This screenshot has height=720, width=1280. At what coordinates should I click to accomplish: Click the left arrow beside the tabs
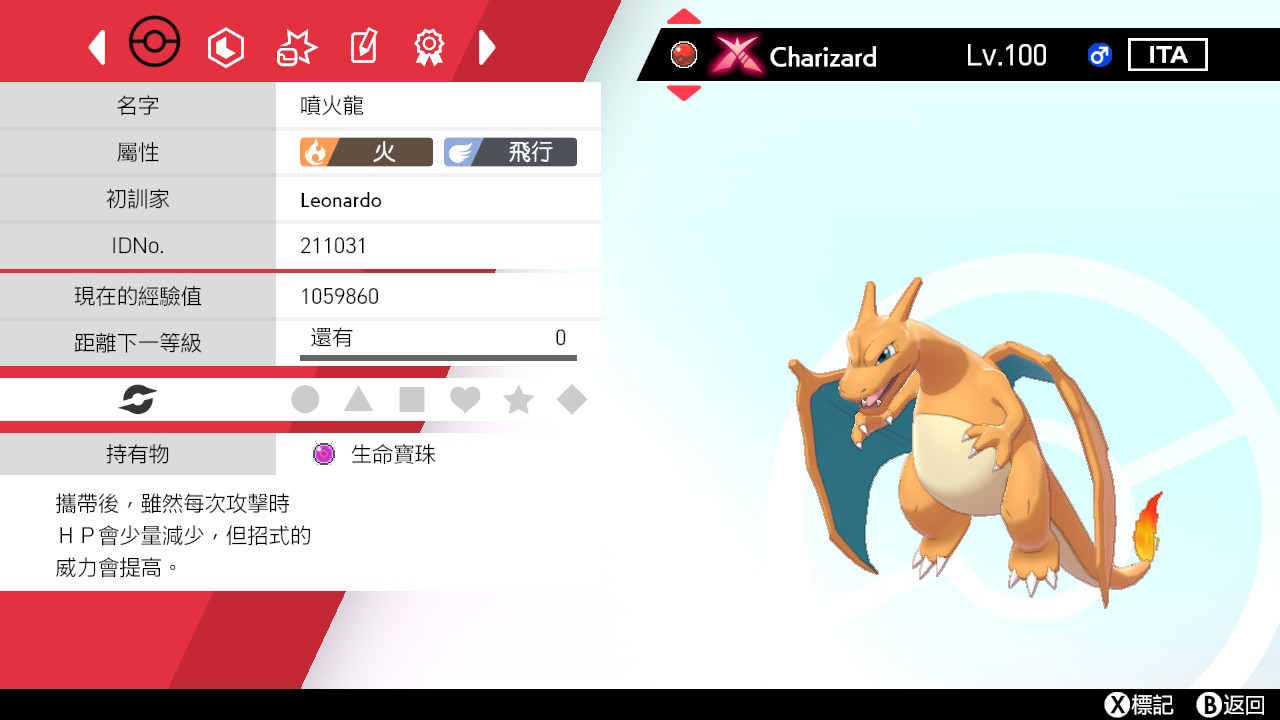[97, 47]
